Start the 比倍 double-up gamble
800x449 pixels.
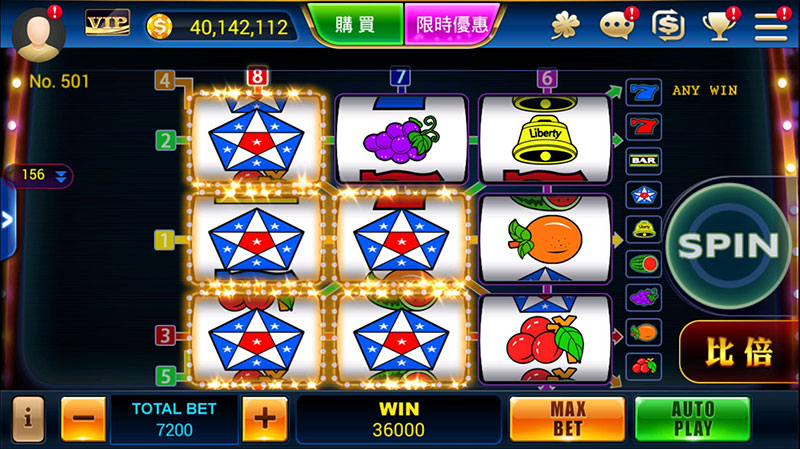pos(740,350)
